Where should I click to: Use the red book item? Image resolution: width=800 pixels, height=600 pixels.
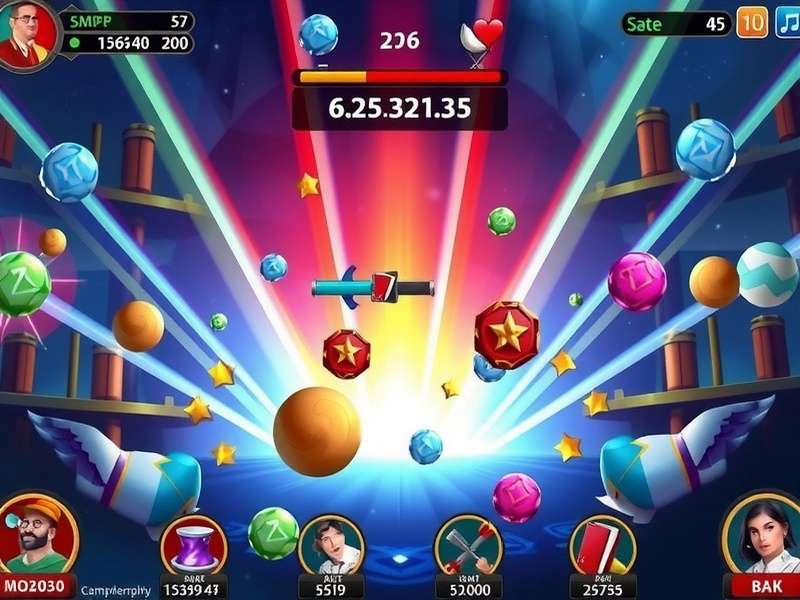tap(602, 546)
